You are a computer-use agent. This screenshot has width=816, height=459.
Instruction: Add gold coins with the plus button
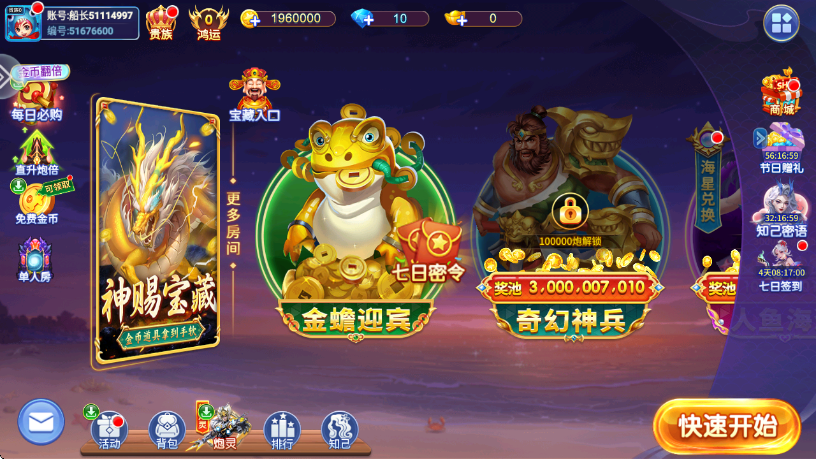click(251, 19)
